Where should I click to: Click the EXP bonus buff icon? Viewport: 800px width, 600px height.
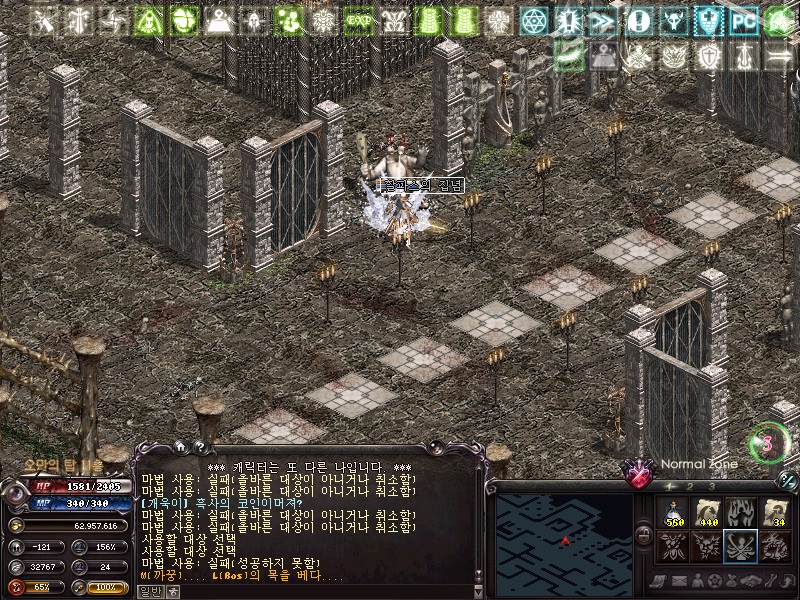[x=358, y=20]
